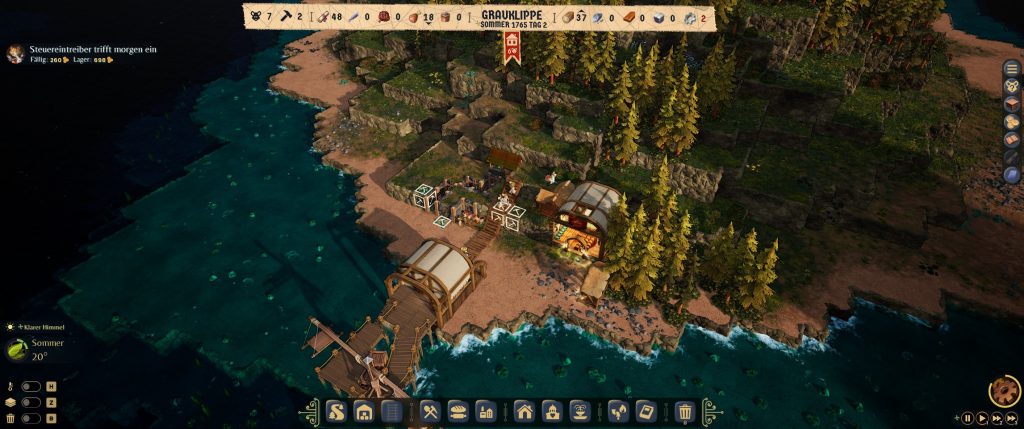Open the book icon in the build bar
1024x429 pixels.
[646, 411]
